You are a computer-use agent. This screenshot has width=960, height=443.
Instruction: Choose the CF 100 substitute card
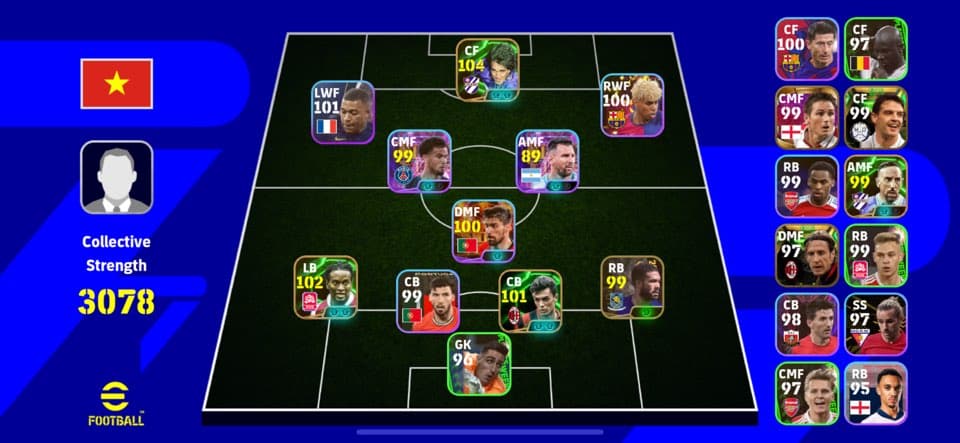point(806,49)
